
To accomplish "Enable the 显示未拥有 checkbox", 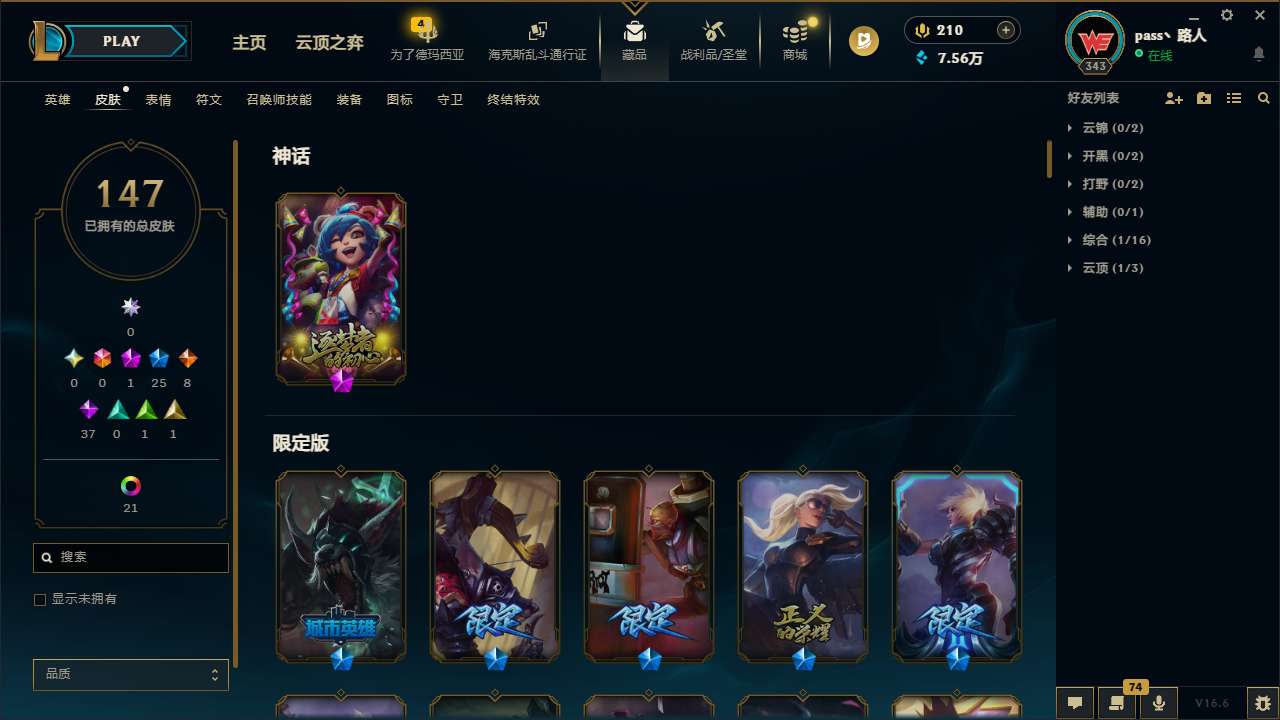I will coord(40,599).
